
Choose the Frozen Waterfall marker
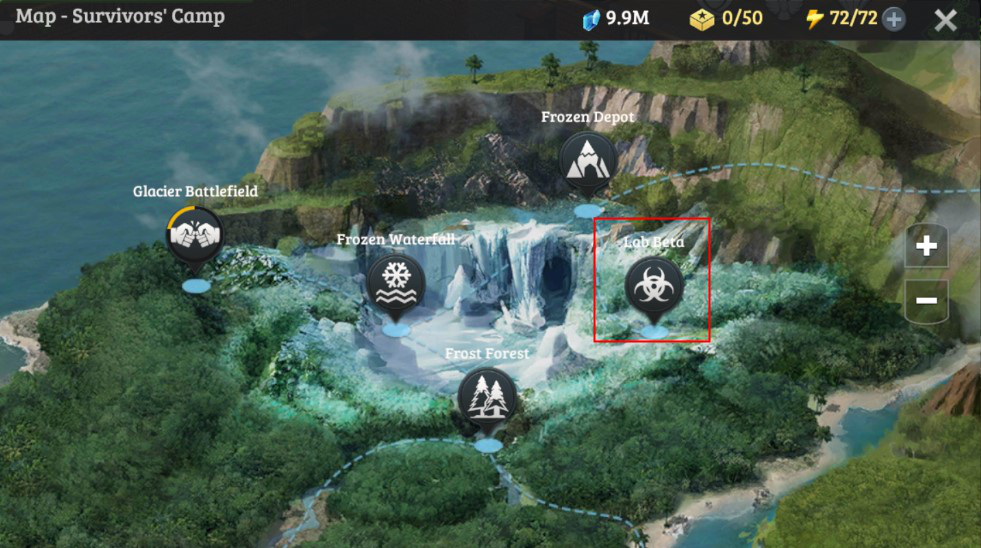click(x=396, y=283)
